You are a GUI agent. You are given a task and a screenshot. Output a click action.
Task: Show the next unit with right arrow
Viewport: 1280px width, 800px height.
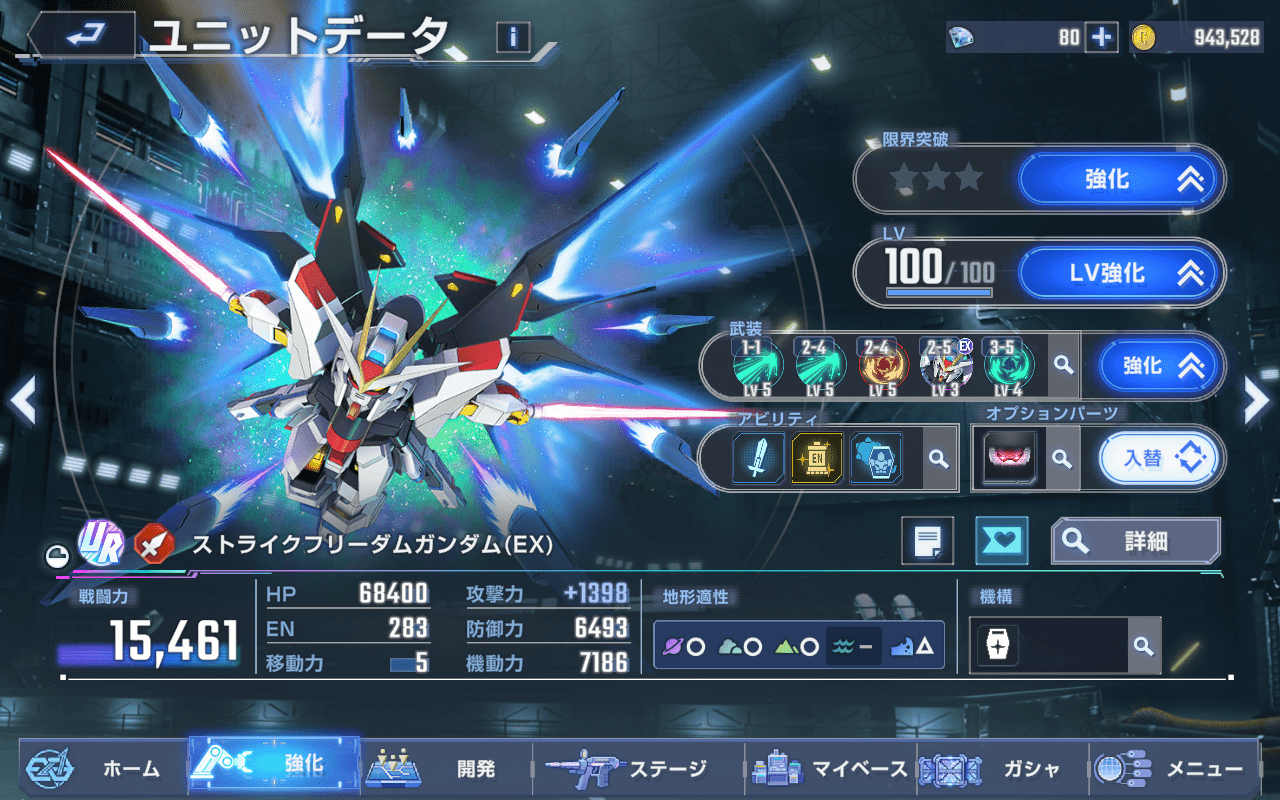click(x=1256, y=402)
